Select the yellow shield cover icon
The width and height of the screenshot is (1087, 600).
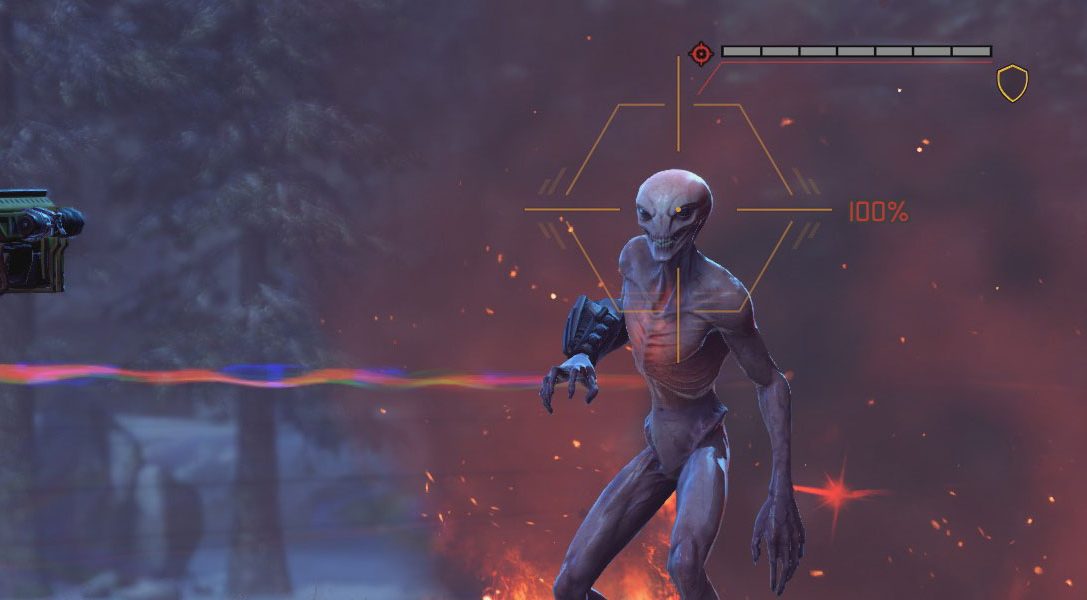tap(1012, 83)
